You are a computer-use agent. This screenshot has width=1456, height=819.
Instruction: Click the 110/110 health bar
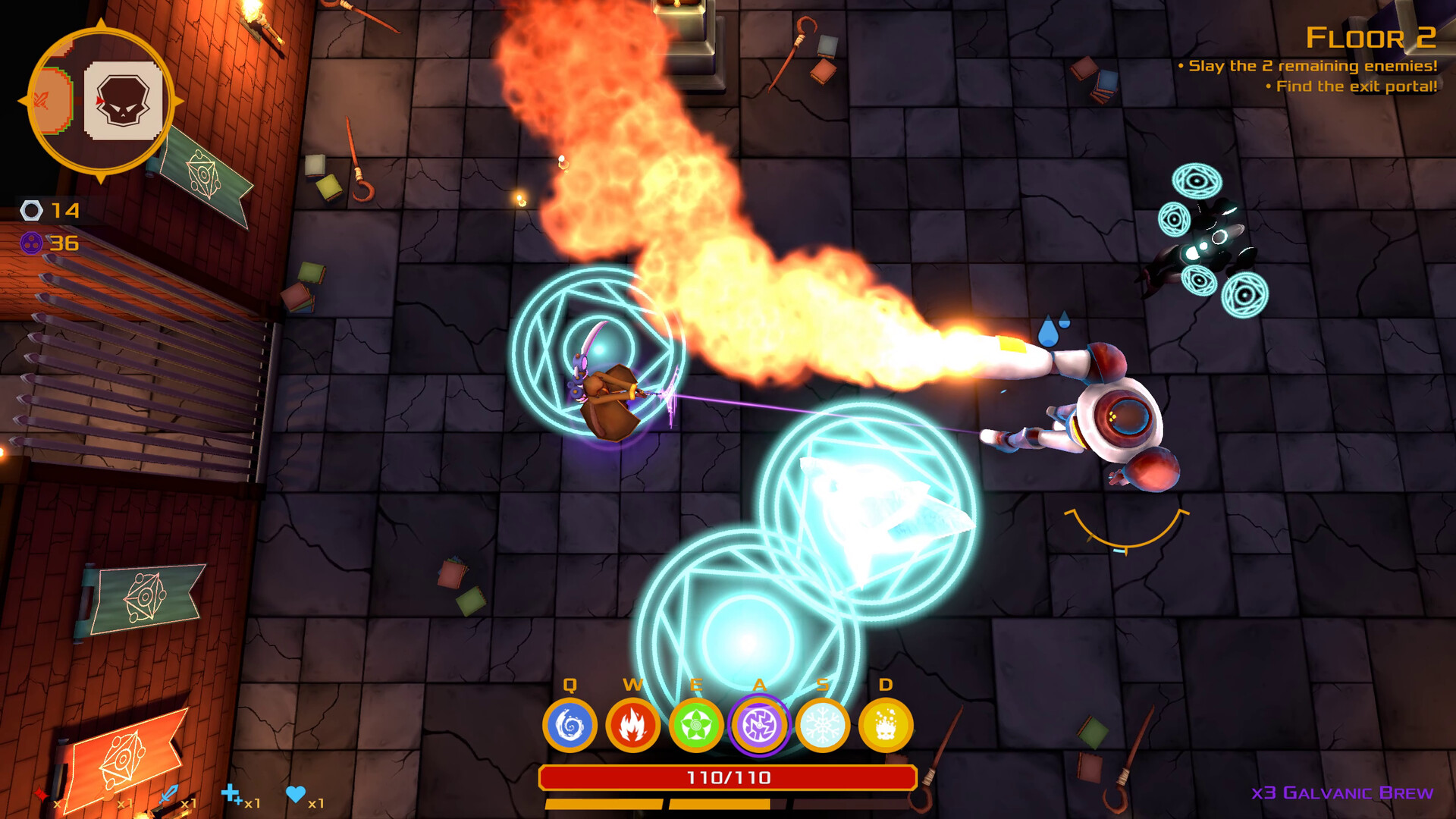coord(730,776)
